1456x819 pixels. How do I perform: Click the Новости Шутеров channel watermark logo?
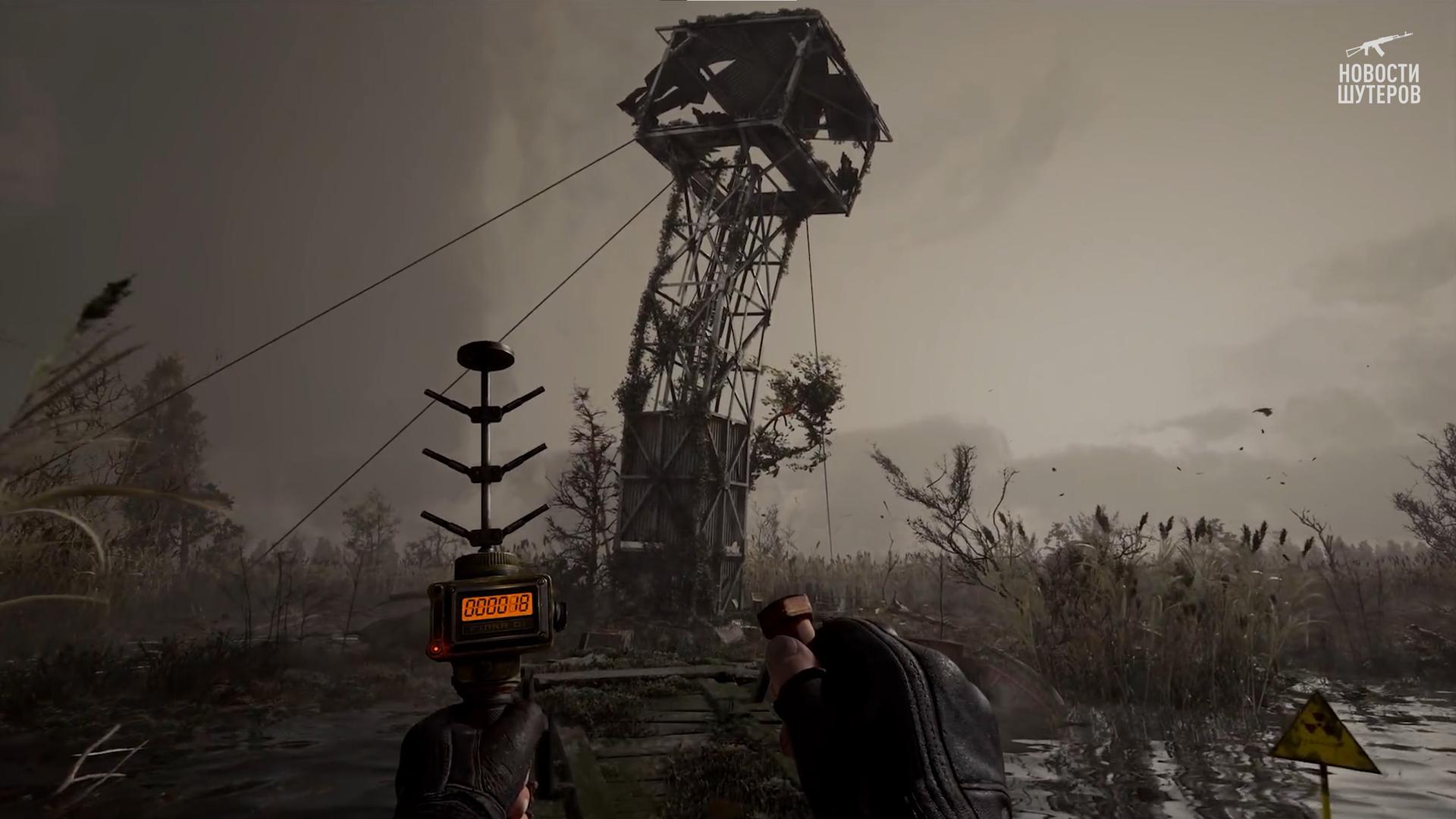(x=1379, y=69)
